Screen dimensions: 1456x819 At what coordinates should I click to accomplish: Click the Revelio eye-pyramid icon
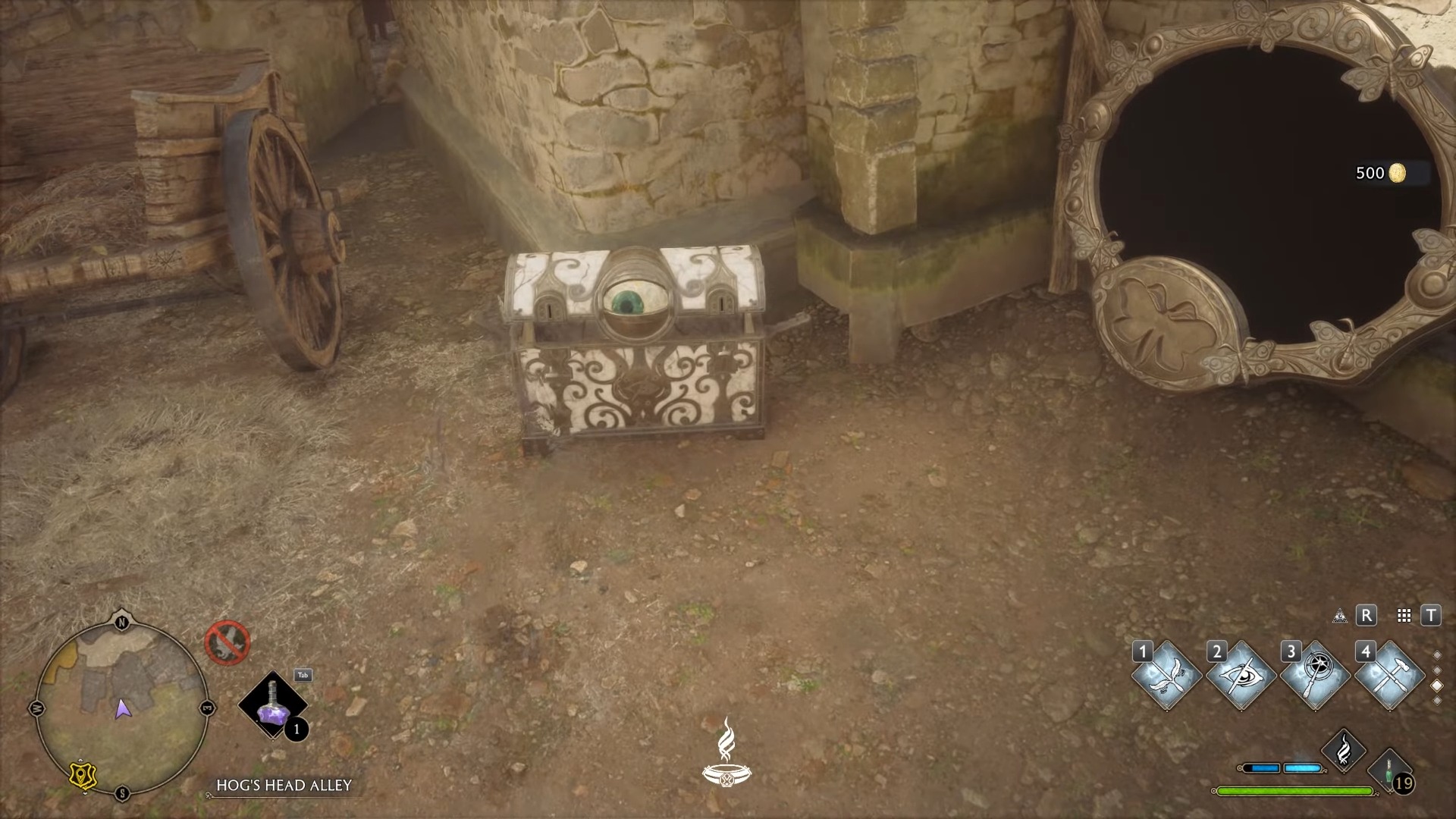coord(1340,616)
